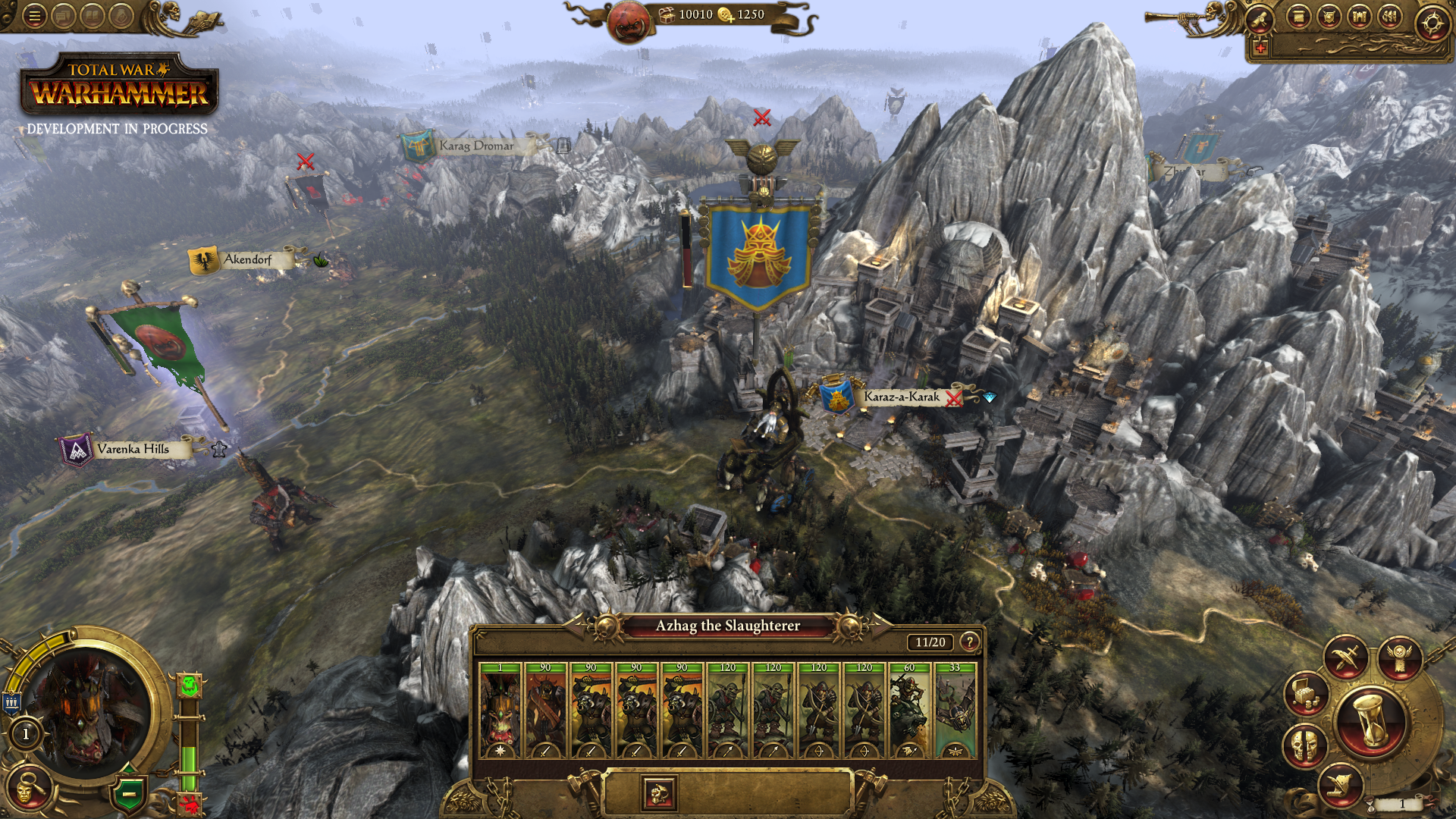Click the orc faction emblem at top
Viewport: 1456px width, 819px height.
point(629,22)
